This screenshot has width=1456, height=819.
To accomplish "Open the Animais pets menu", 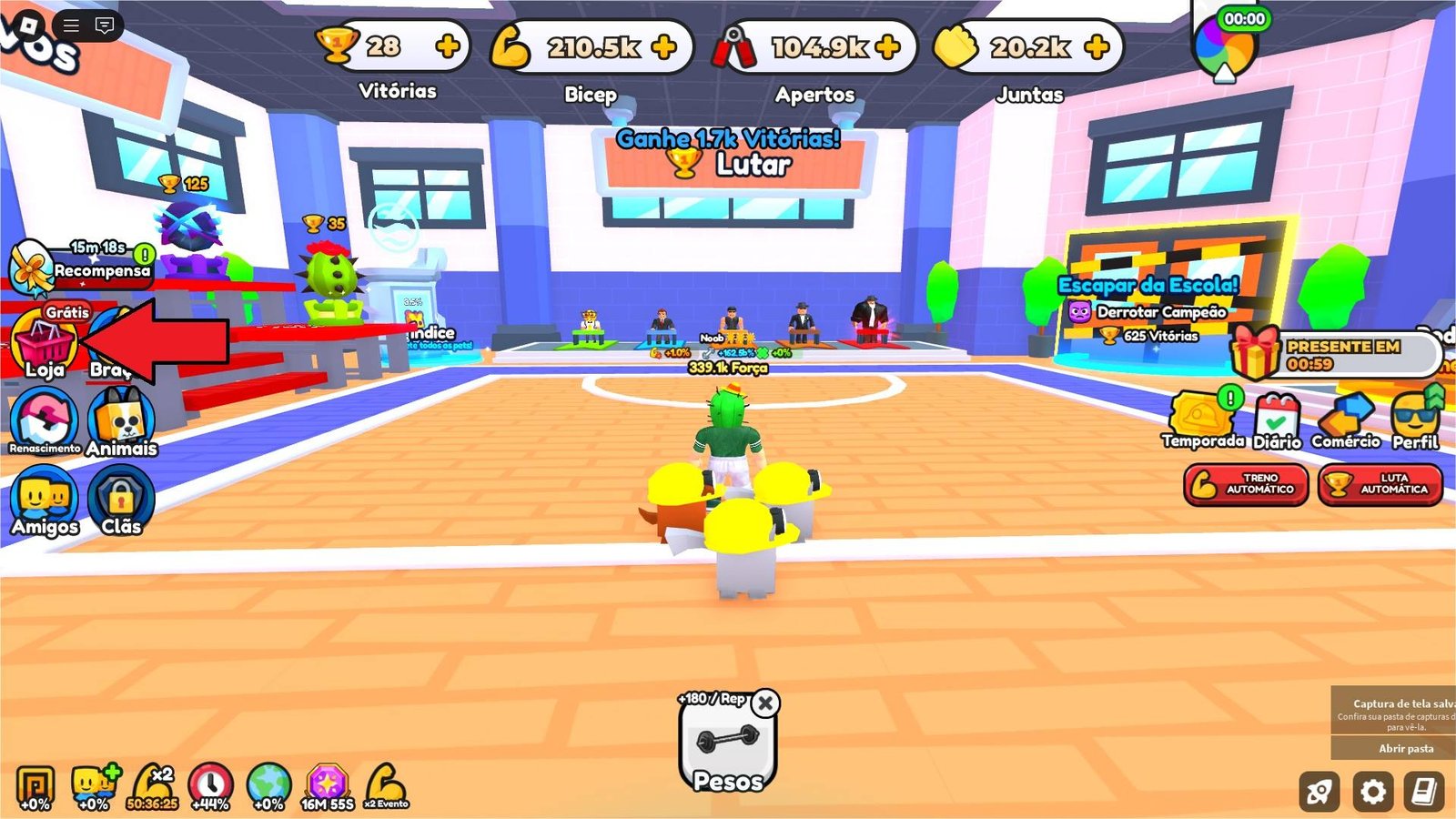I will [121, 420].
